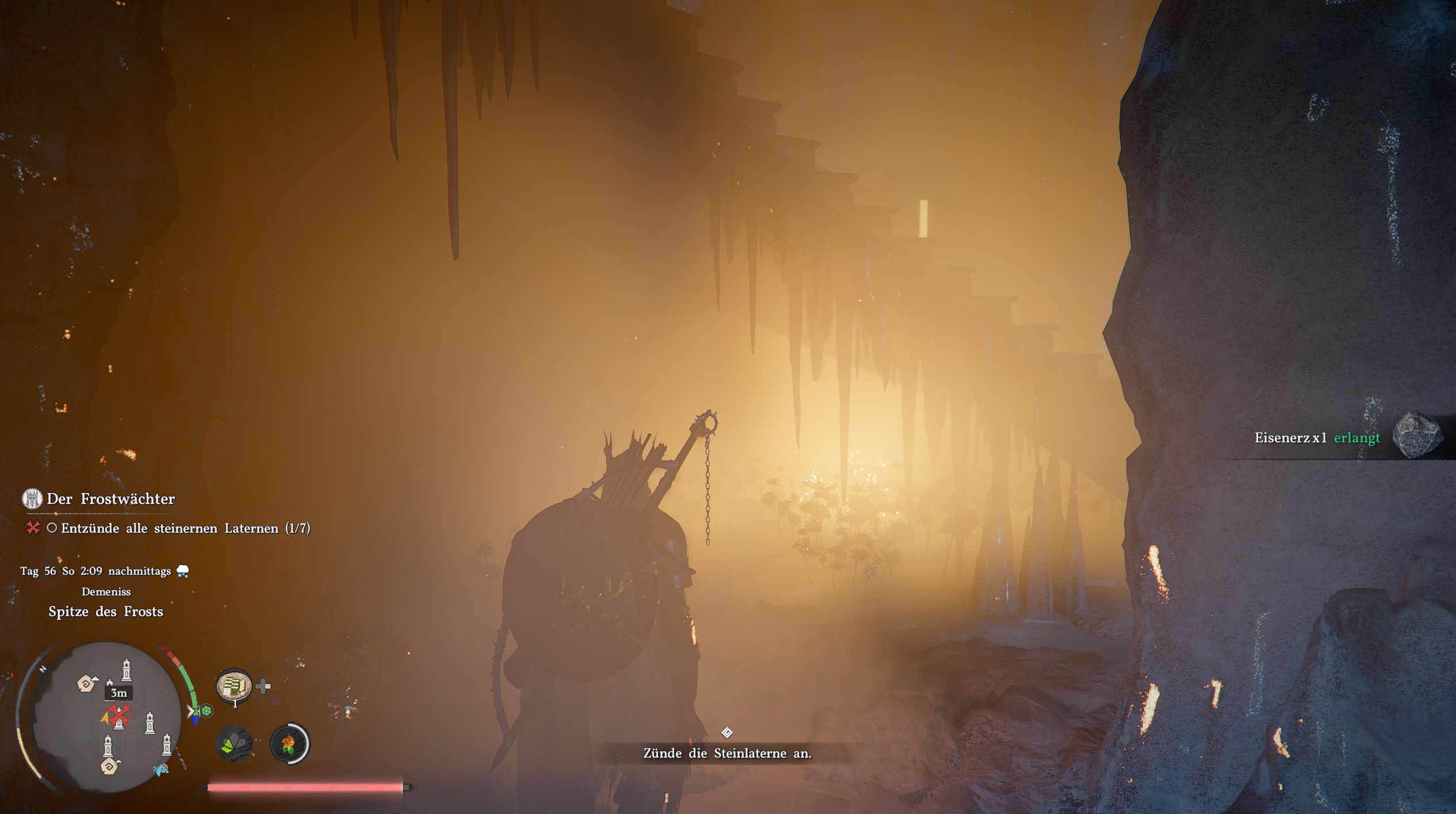Use the food plate quick slot
The height and width of the screenshot is (814, 1456).
click(x=234, y=686)
